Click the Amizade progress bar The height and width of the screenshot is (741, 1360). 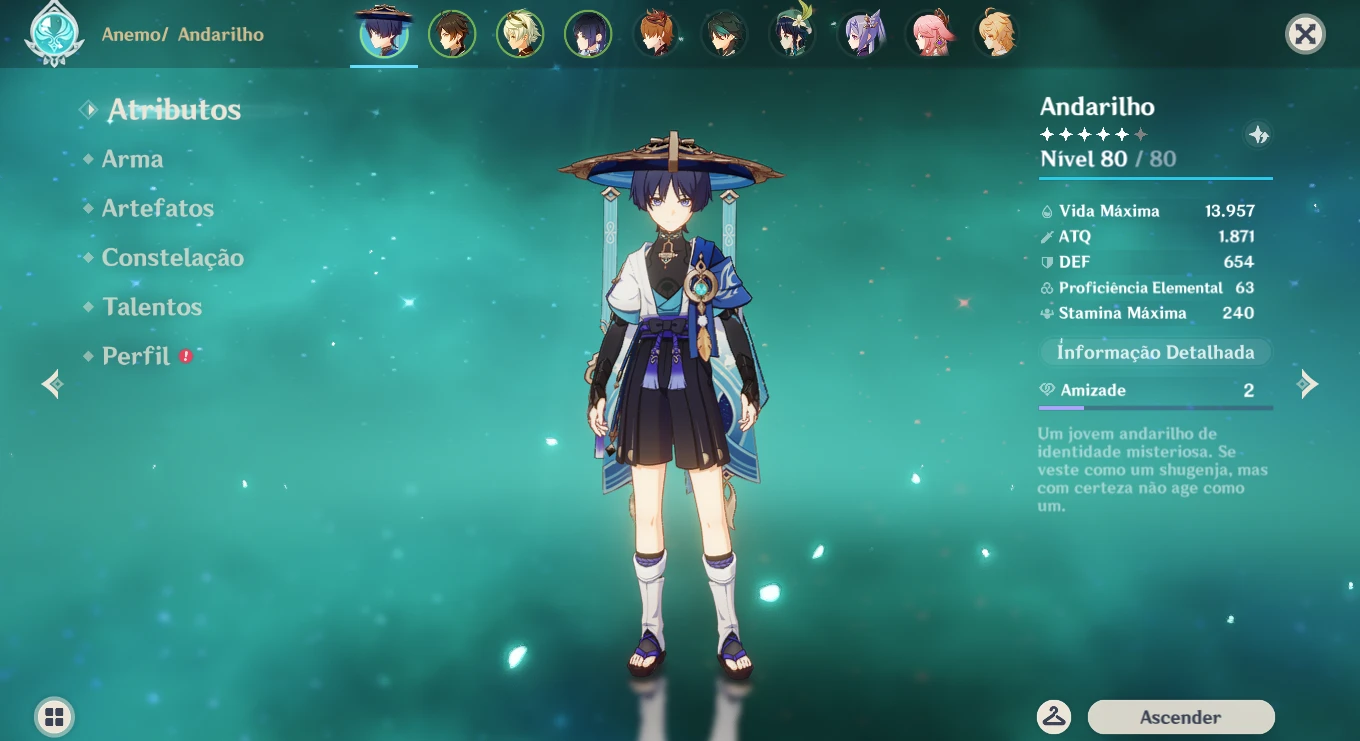pyautogui.click(x=1155, y=407)
